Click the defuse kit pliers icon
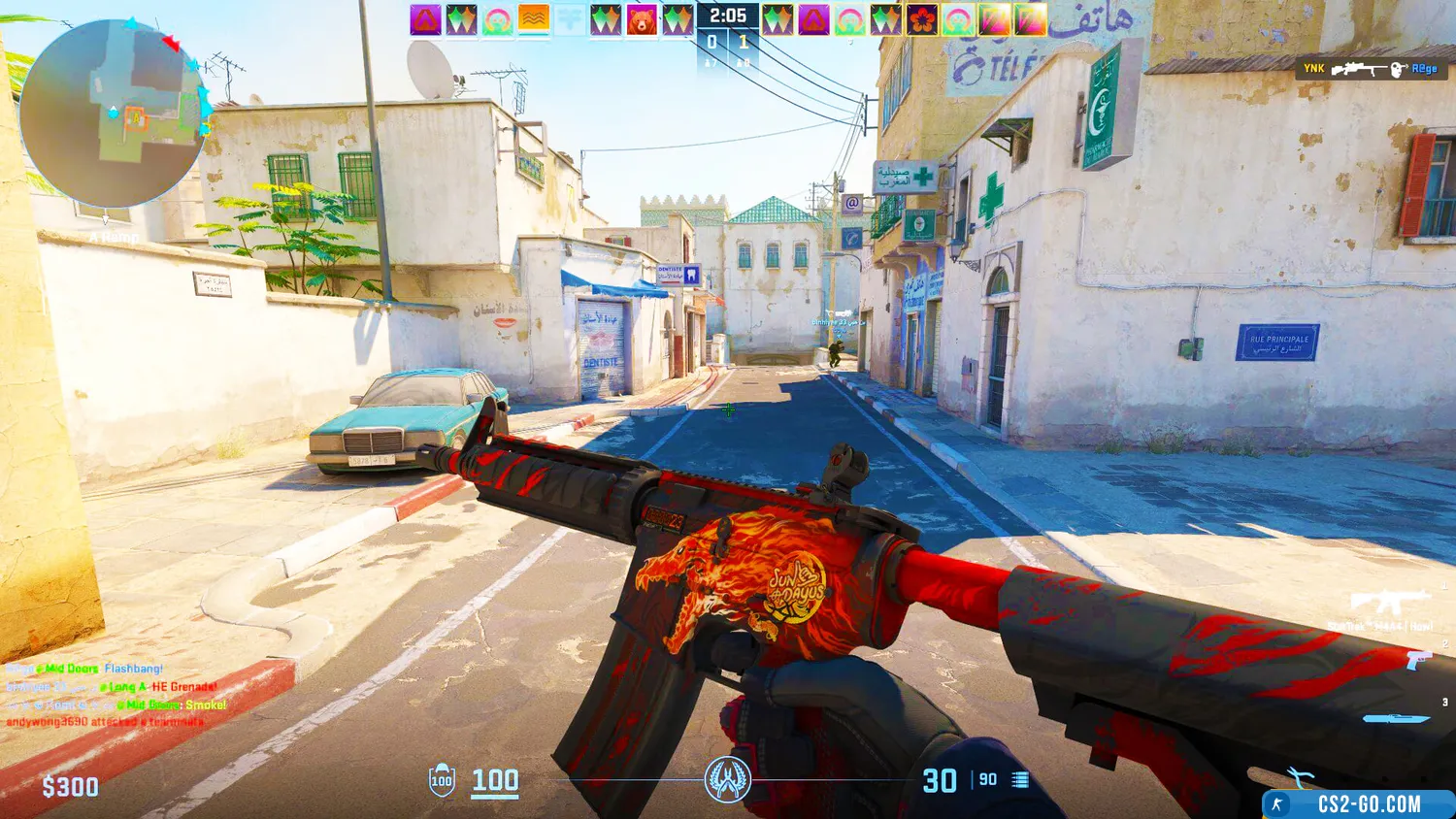The width and height of the screenshot is (1456, 819). [1300, 775]
